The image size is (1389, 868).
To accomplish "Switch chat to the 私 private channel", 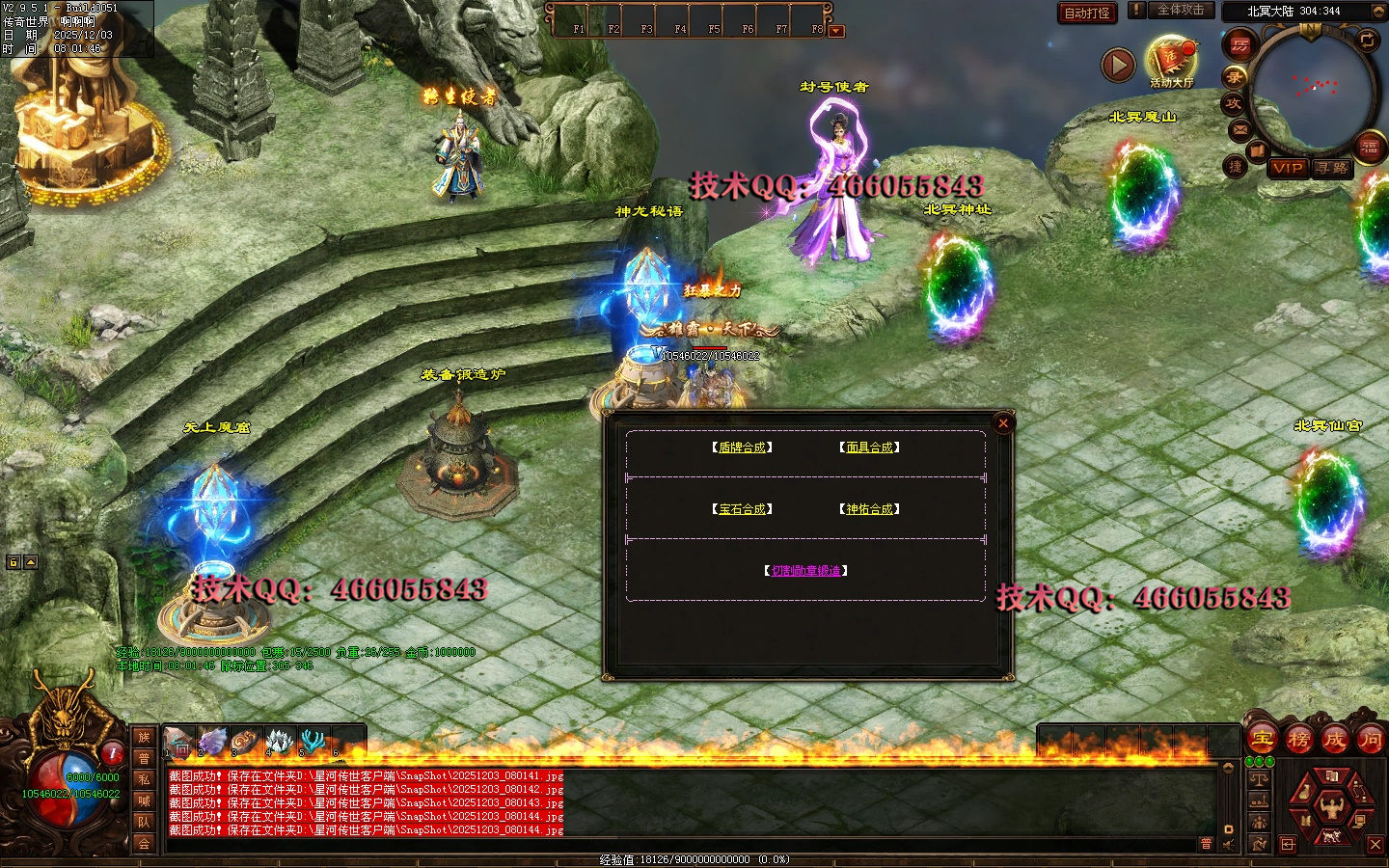I will [144, 779].
